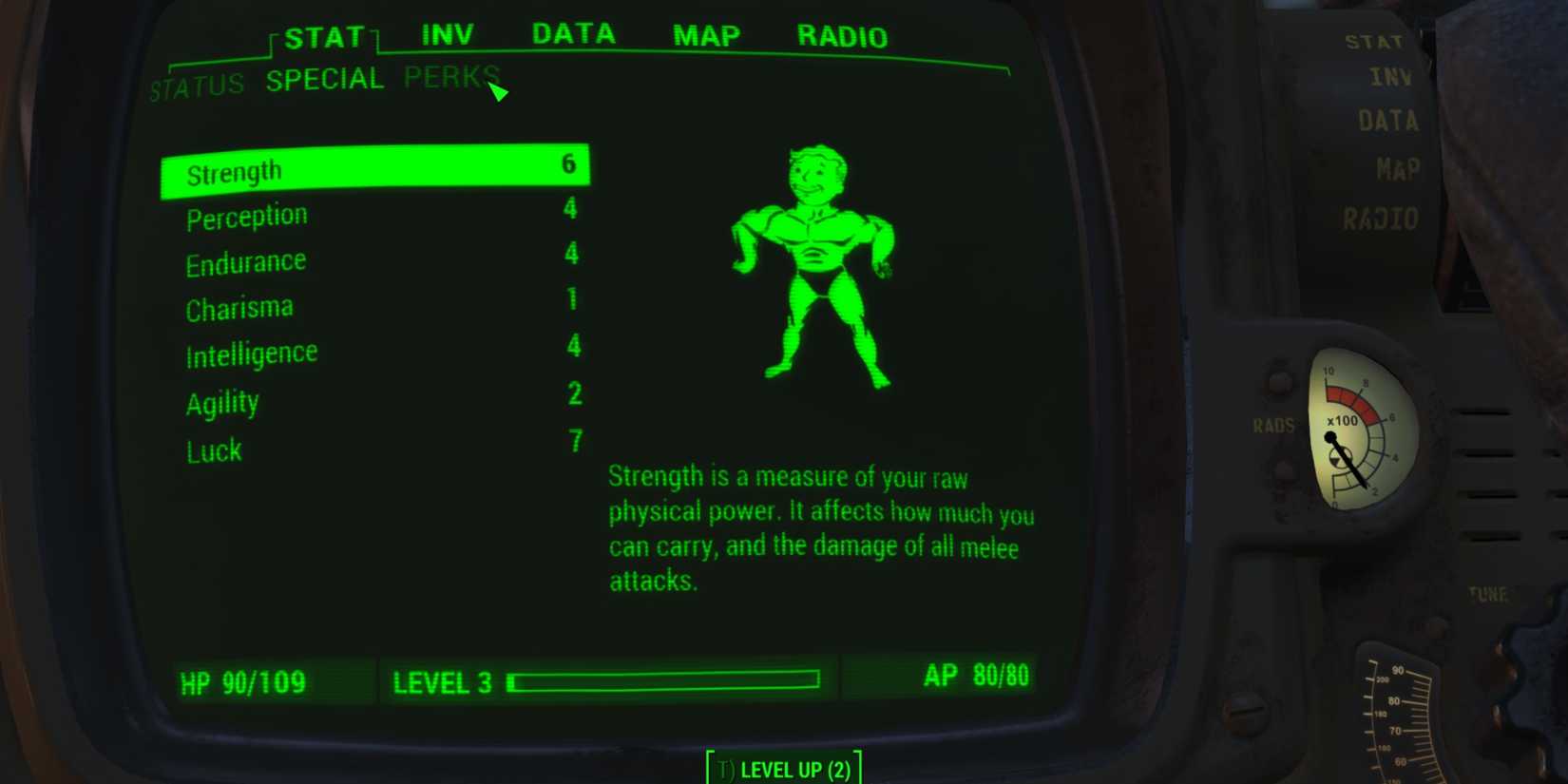Select the Luck attribute

[214, 449]
